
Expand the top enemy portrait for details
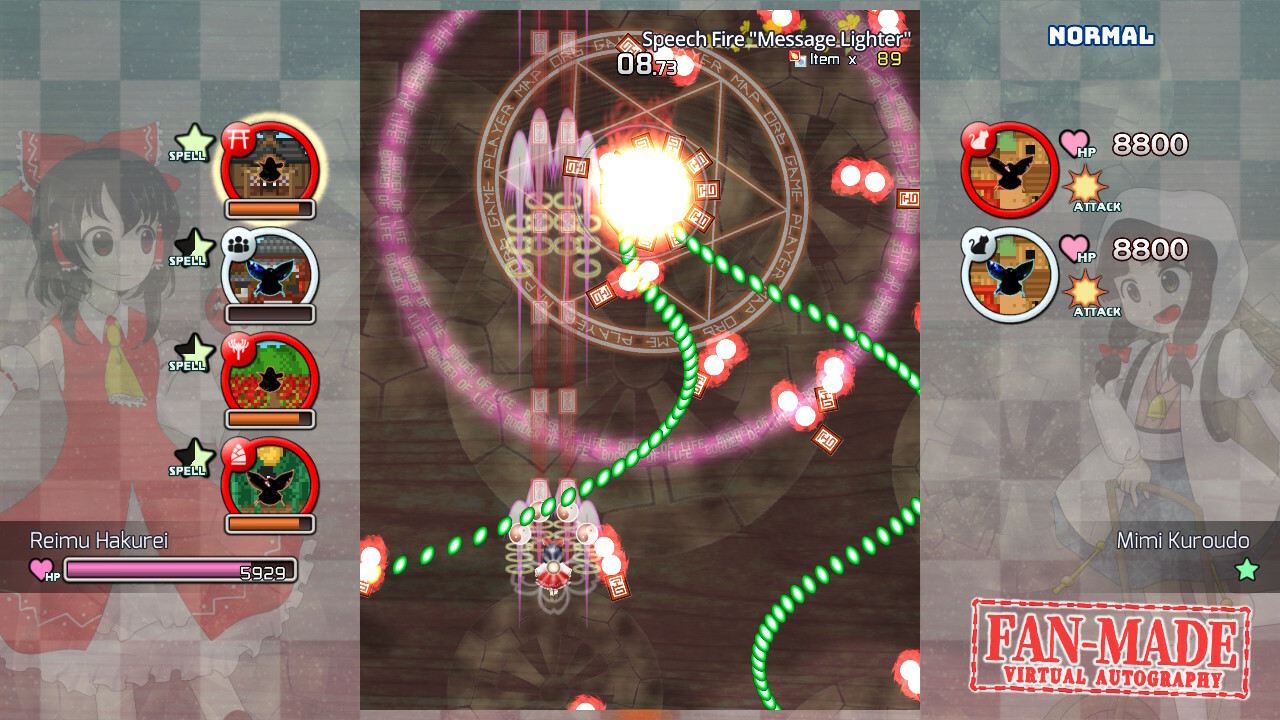pos(1008,168)
